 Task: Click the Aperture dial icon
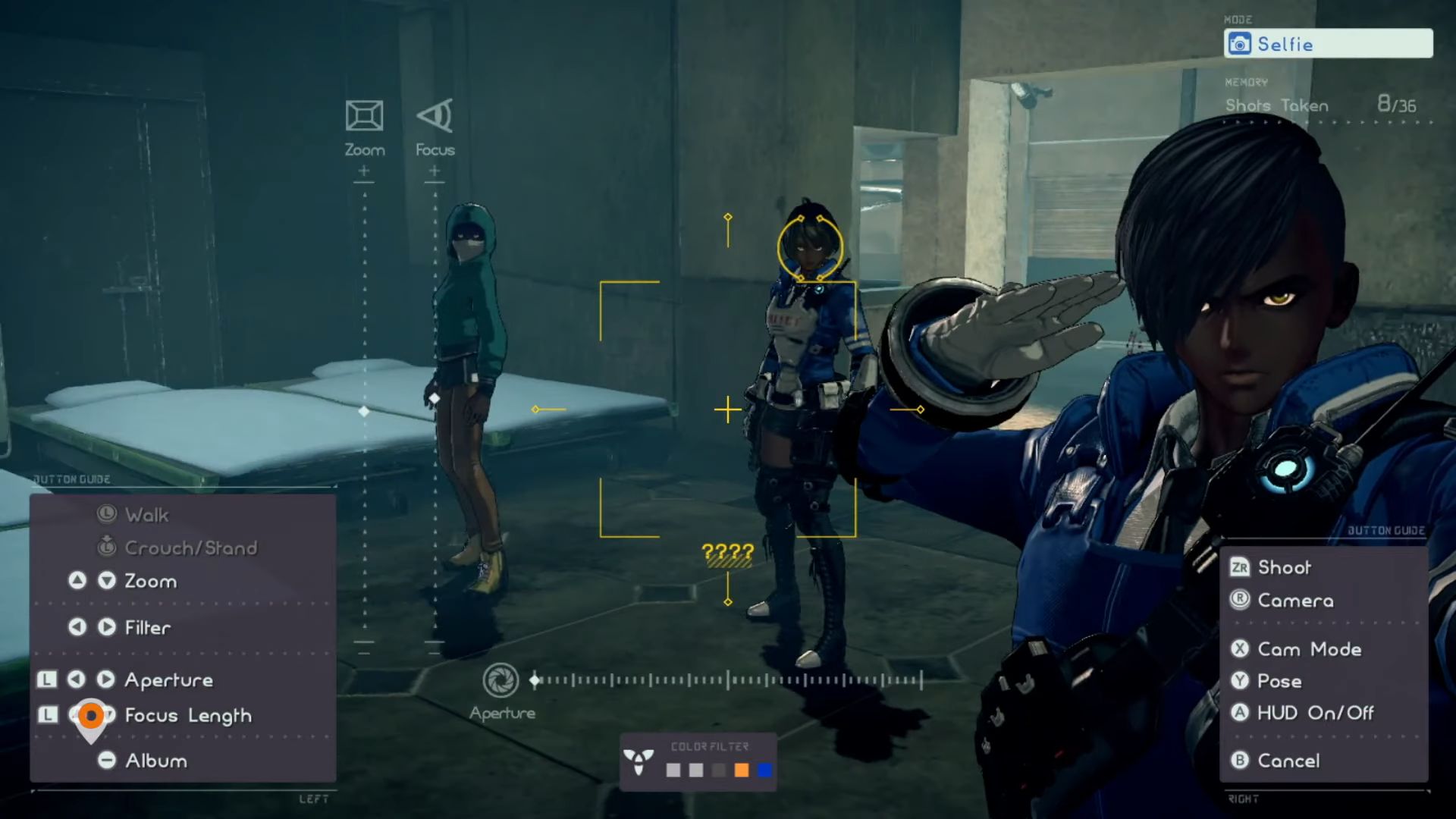[x=503, y=681]
